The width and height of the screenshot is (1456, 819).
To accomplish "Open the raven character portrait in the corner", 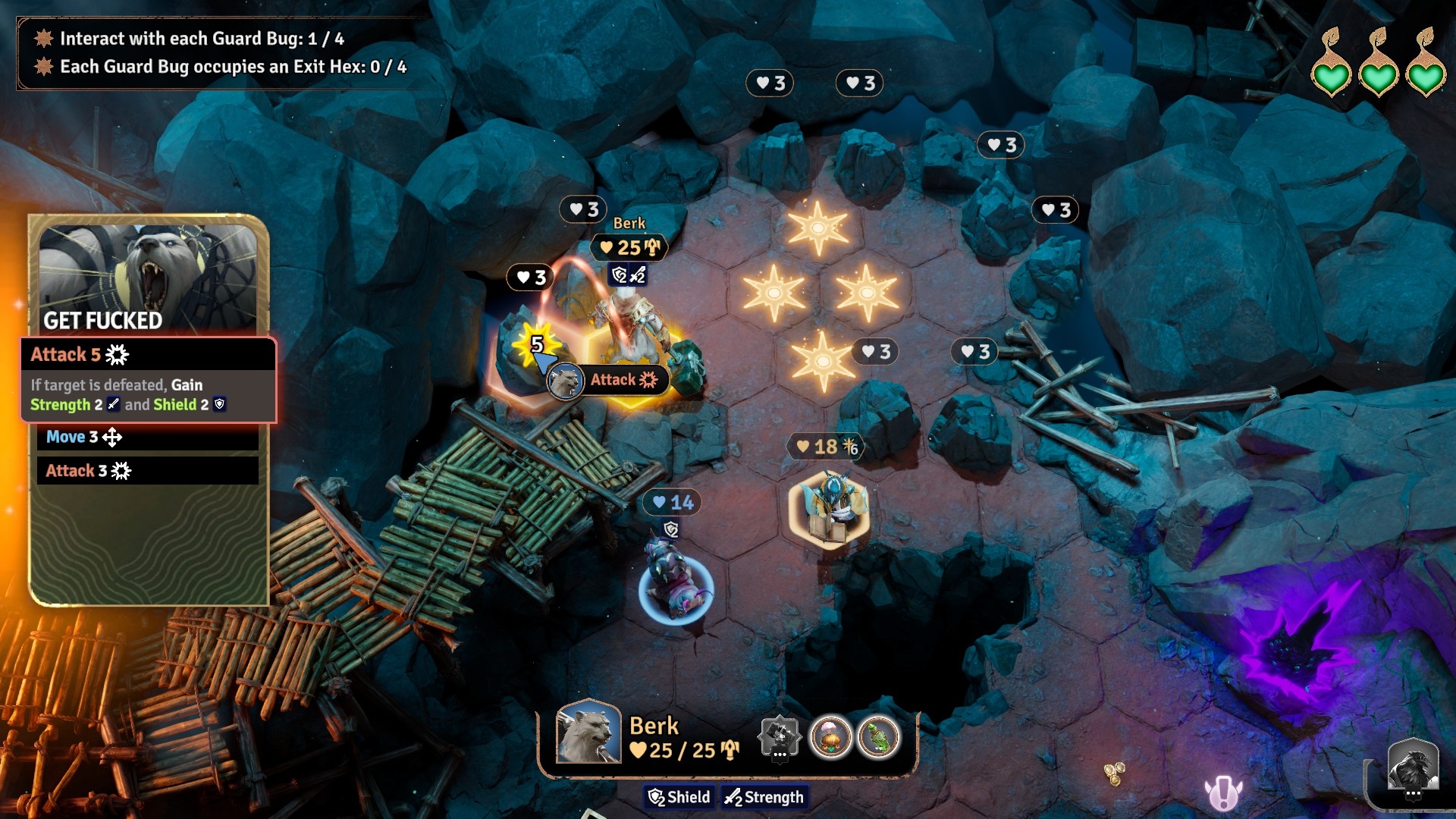I will (1413, 767).
